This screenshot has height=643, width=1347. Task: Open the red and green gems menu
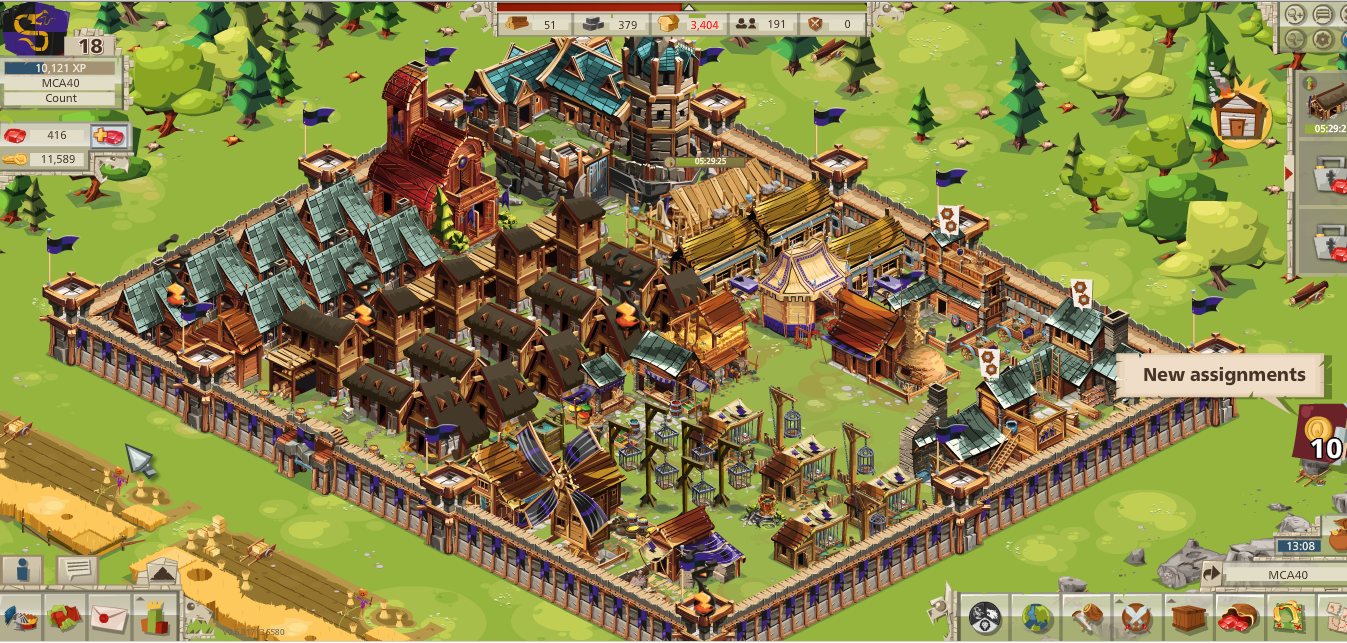point(62,616)
